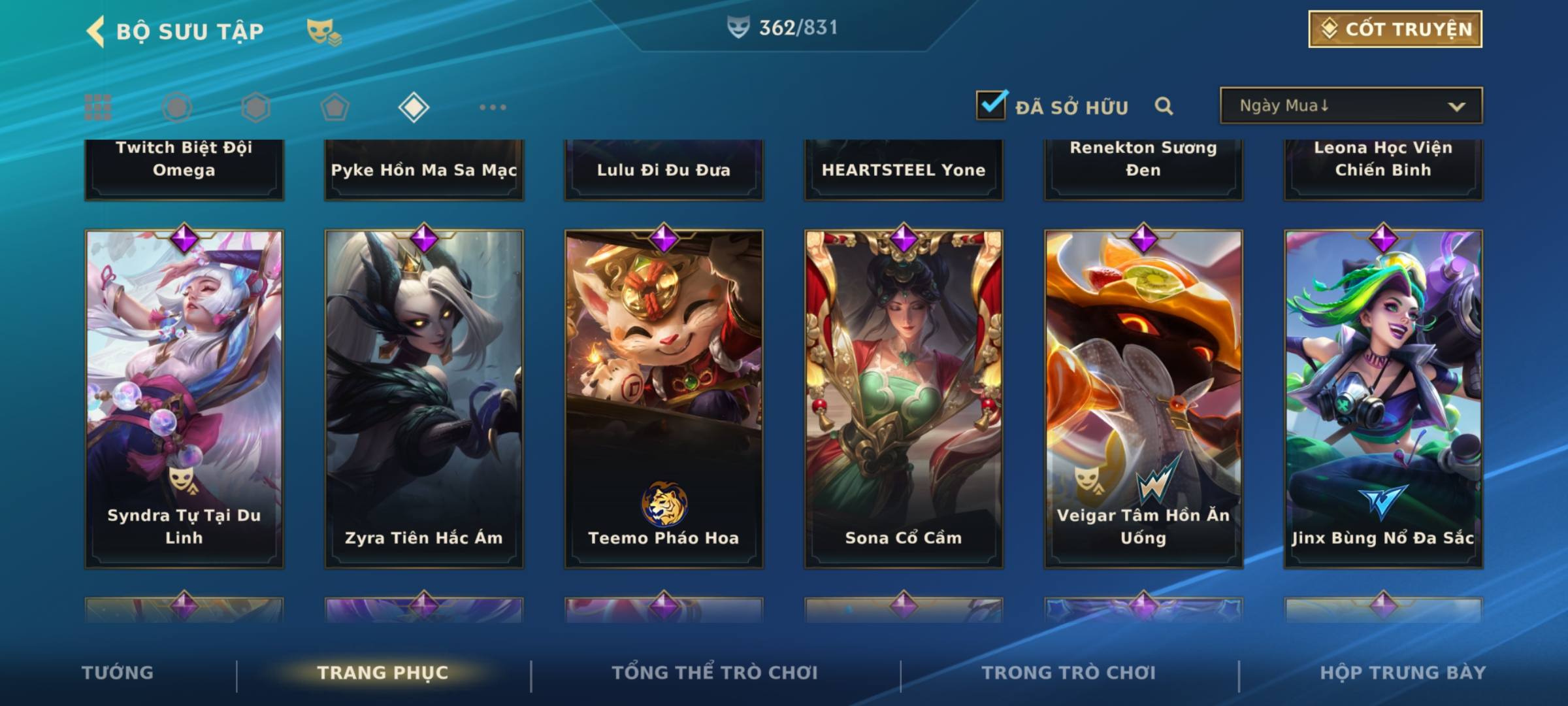This screenshot has width=1568, height=706.
Task: Select Veigar Tâm Hồn Ăn Uống skin
Action: tap(1143, 399)
